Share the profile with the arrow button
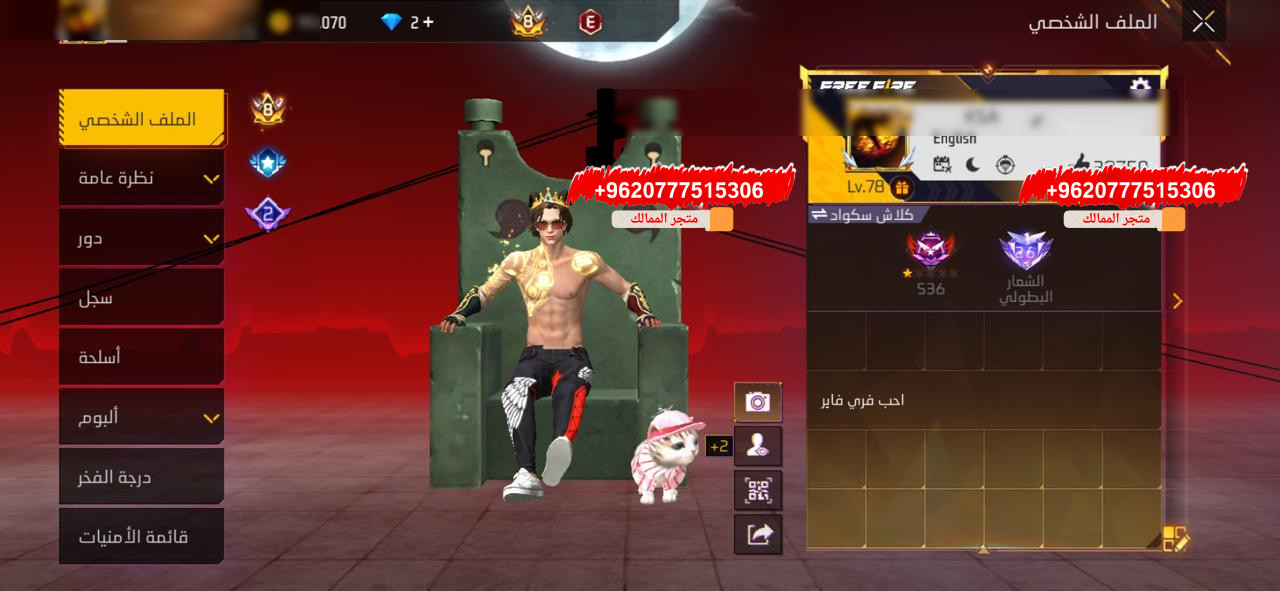Image resolution: width=1280 pixels, height=591 pixels. (x=758, y=534)
